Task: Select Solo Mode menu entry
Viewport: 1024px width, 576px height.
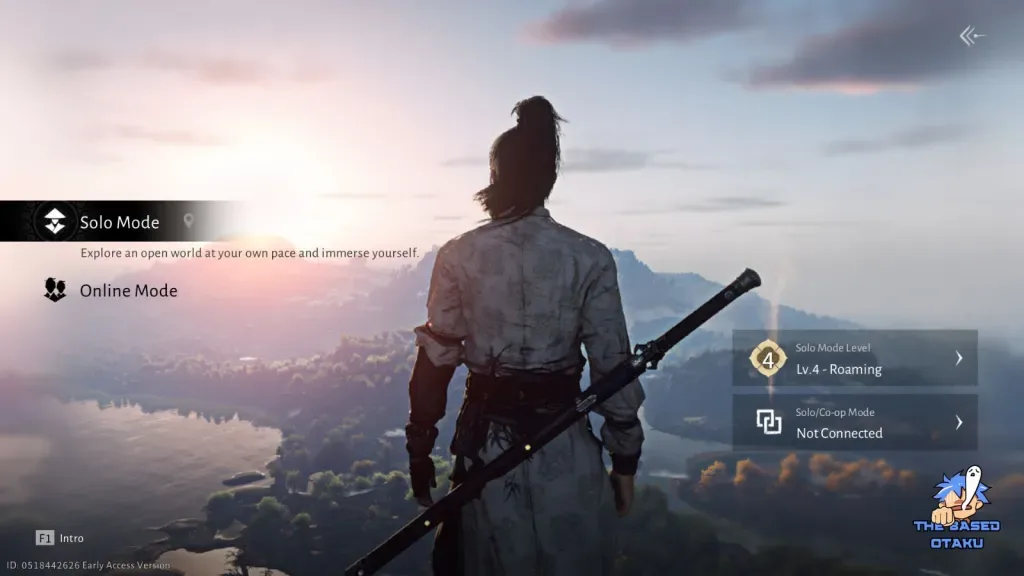Action: click(x=118, y=222)
